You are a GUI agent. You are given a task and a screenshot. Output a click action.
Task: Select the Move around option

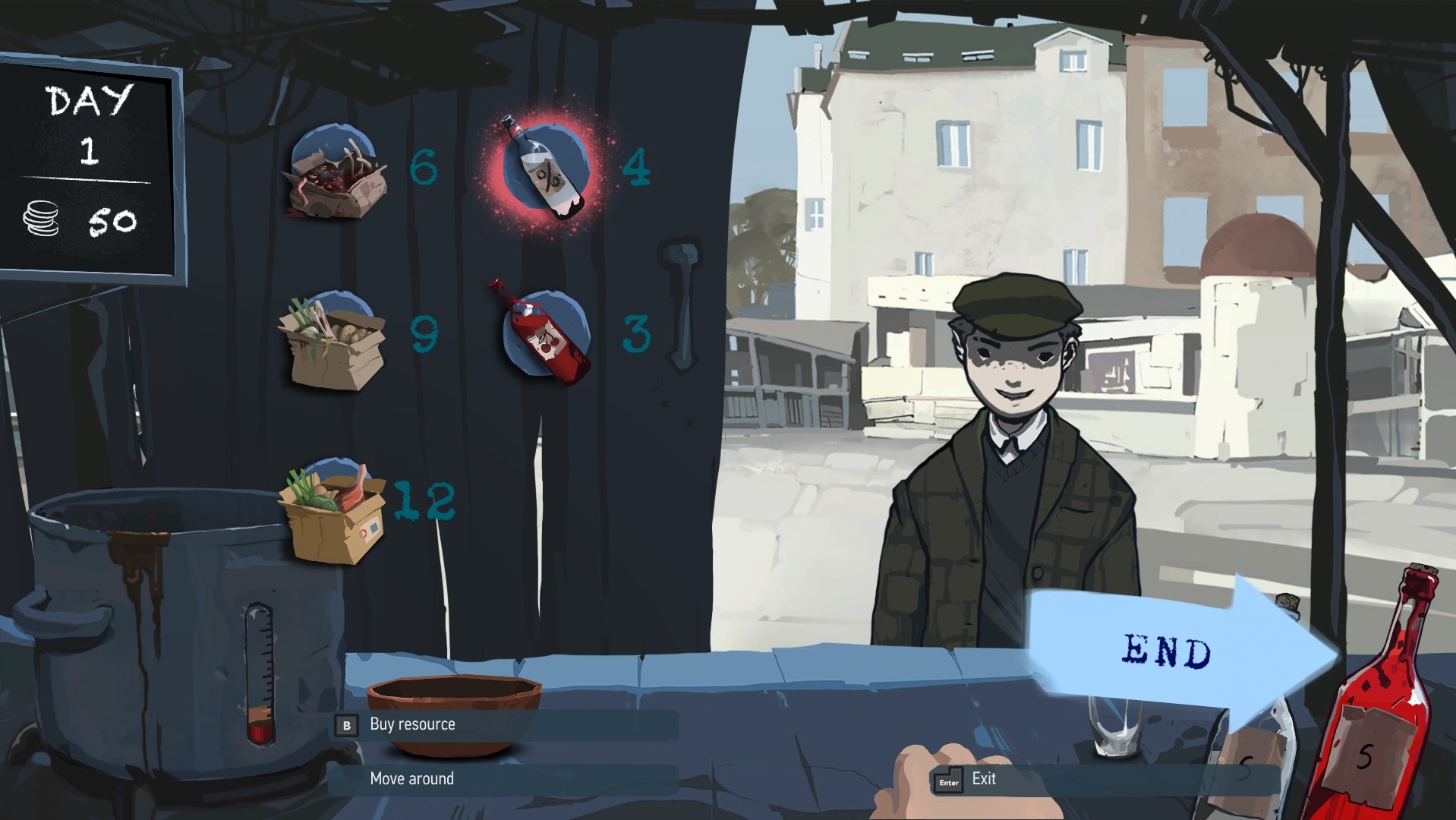point(411,778)
